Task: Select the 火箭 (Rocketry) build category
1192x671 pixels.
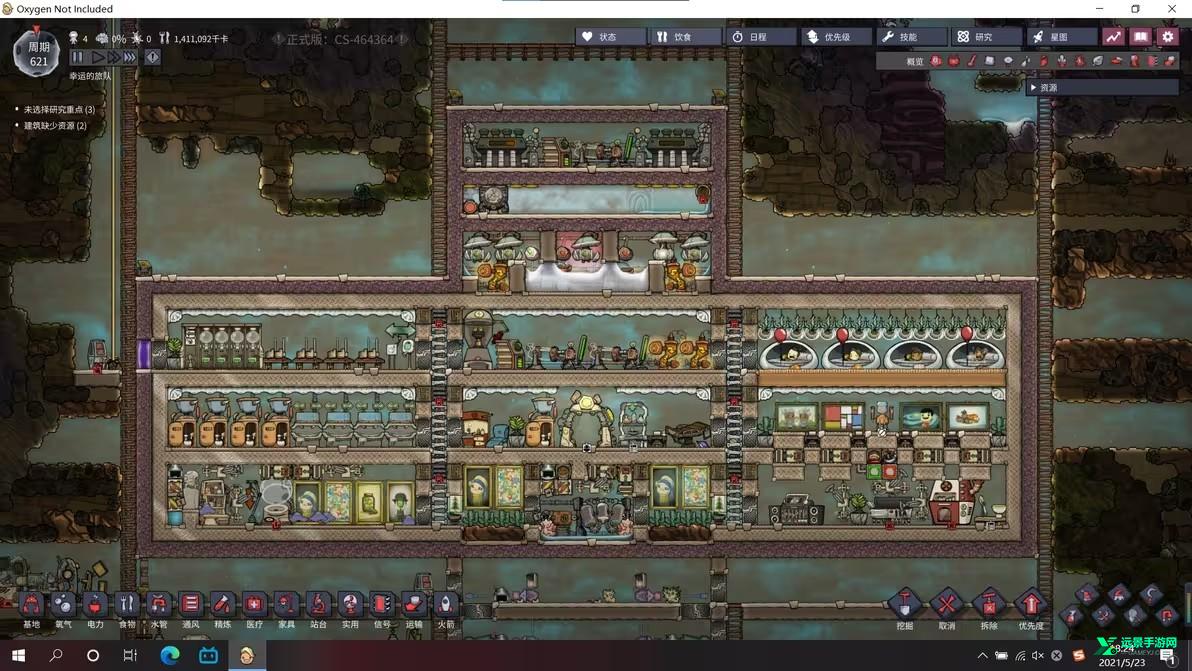Action: pyautogui.click(x=445, y=604)
